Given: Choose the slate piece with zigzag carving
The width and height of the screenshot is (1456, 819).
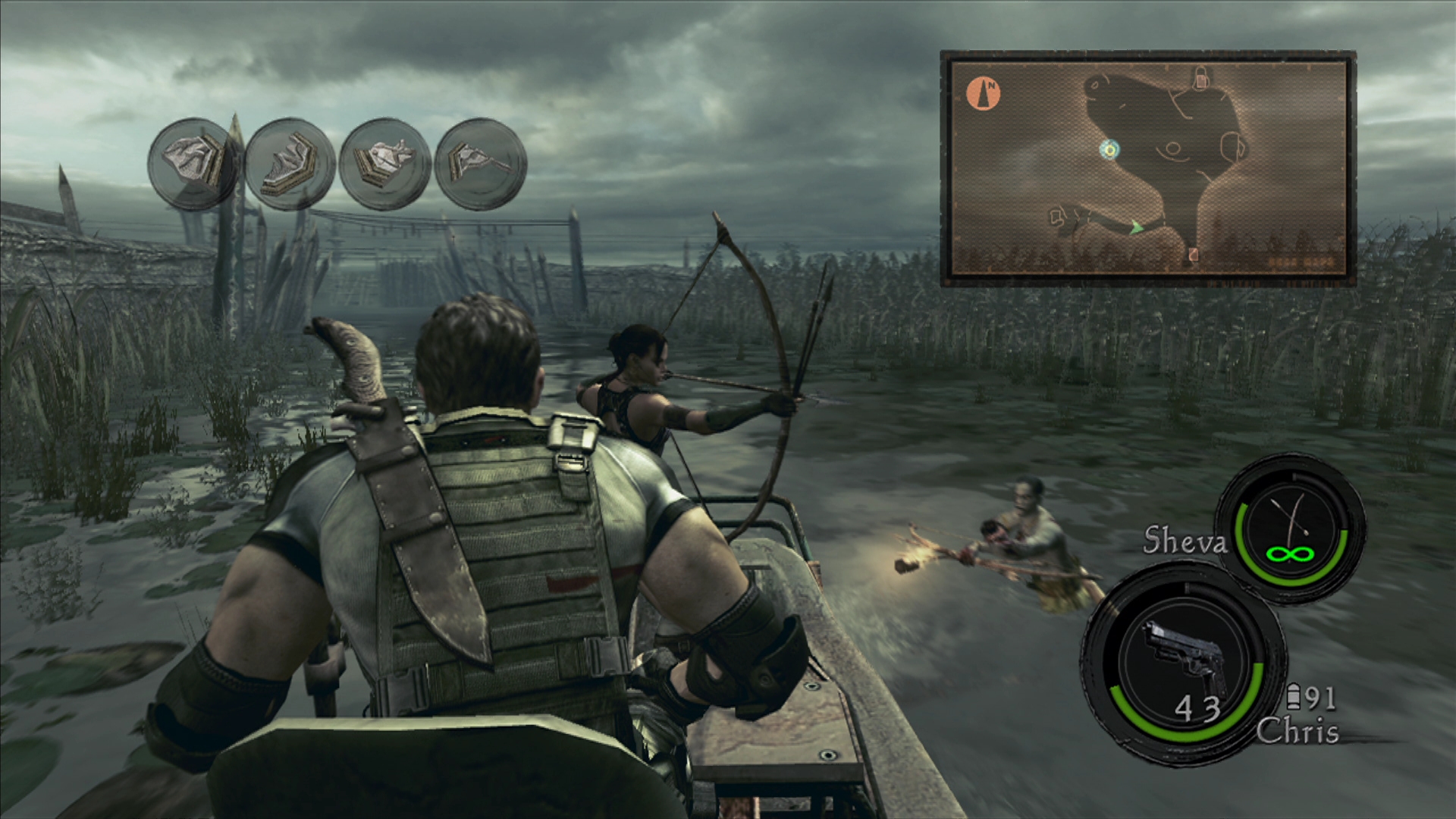Looking at the screenshot, I should [x=289, y=165].
